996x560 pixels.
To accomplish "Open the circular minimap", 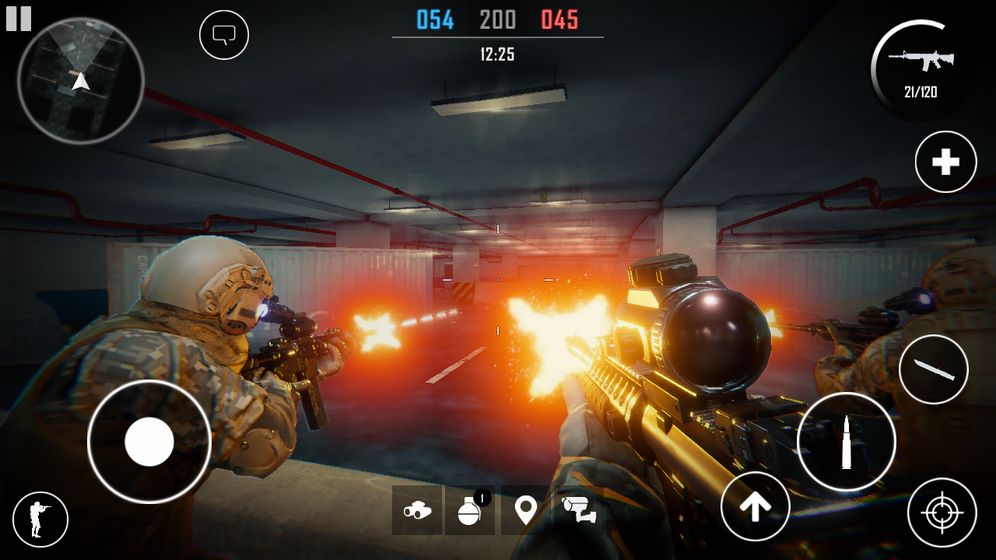I will (81, 80).
